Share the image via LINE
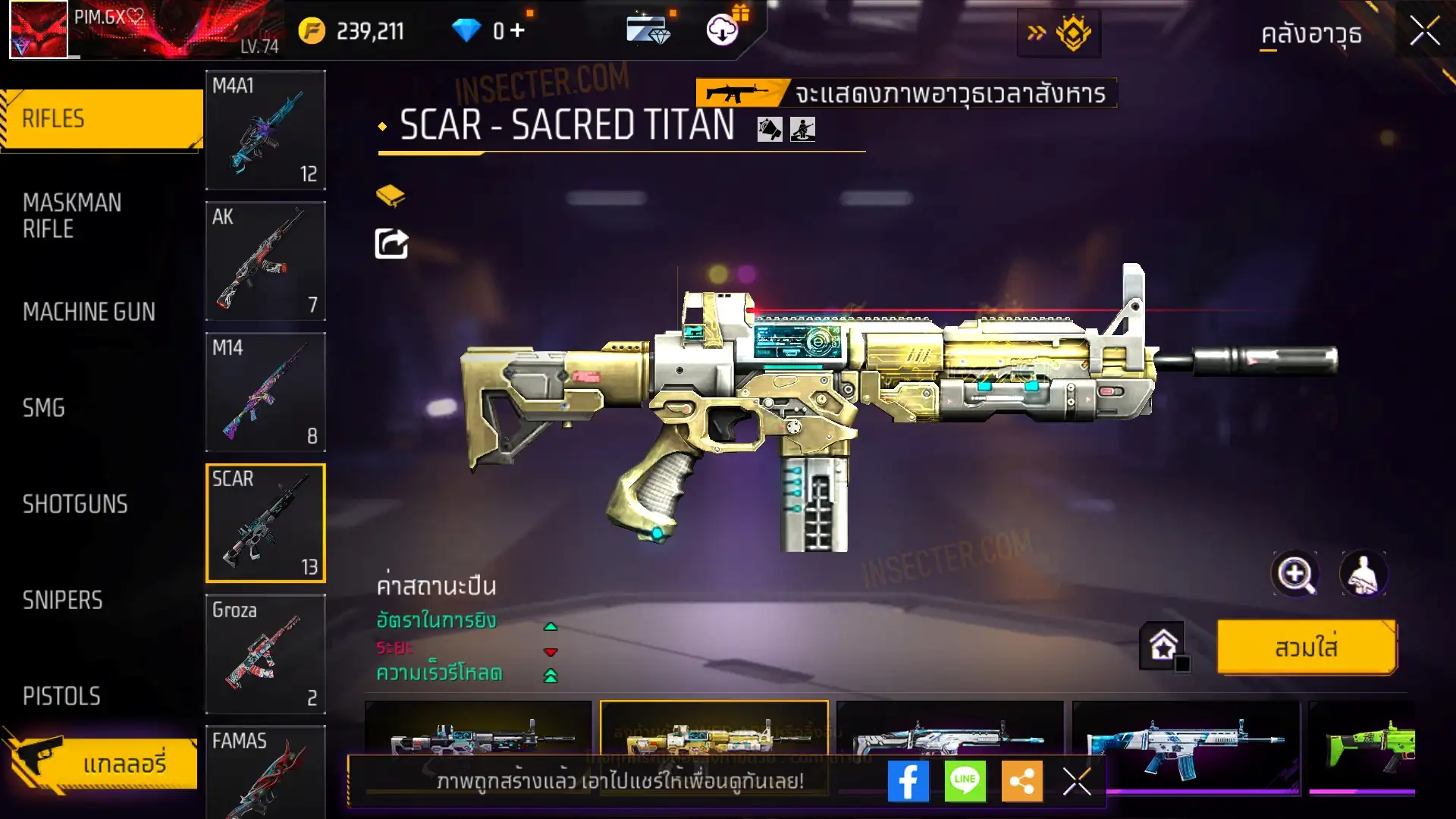Viewport: 1456px width, 819px height. 965,781
